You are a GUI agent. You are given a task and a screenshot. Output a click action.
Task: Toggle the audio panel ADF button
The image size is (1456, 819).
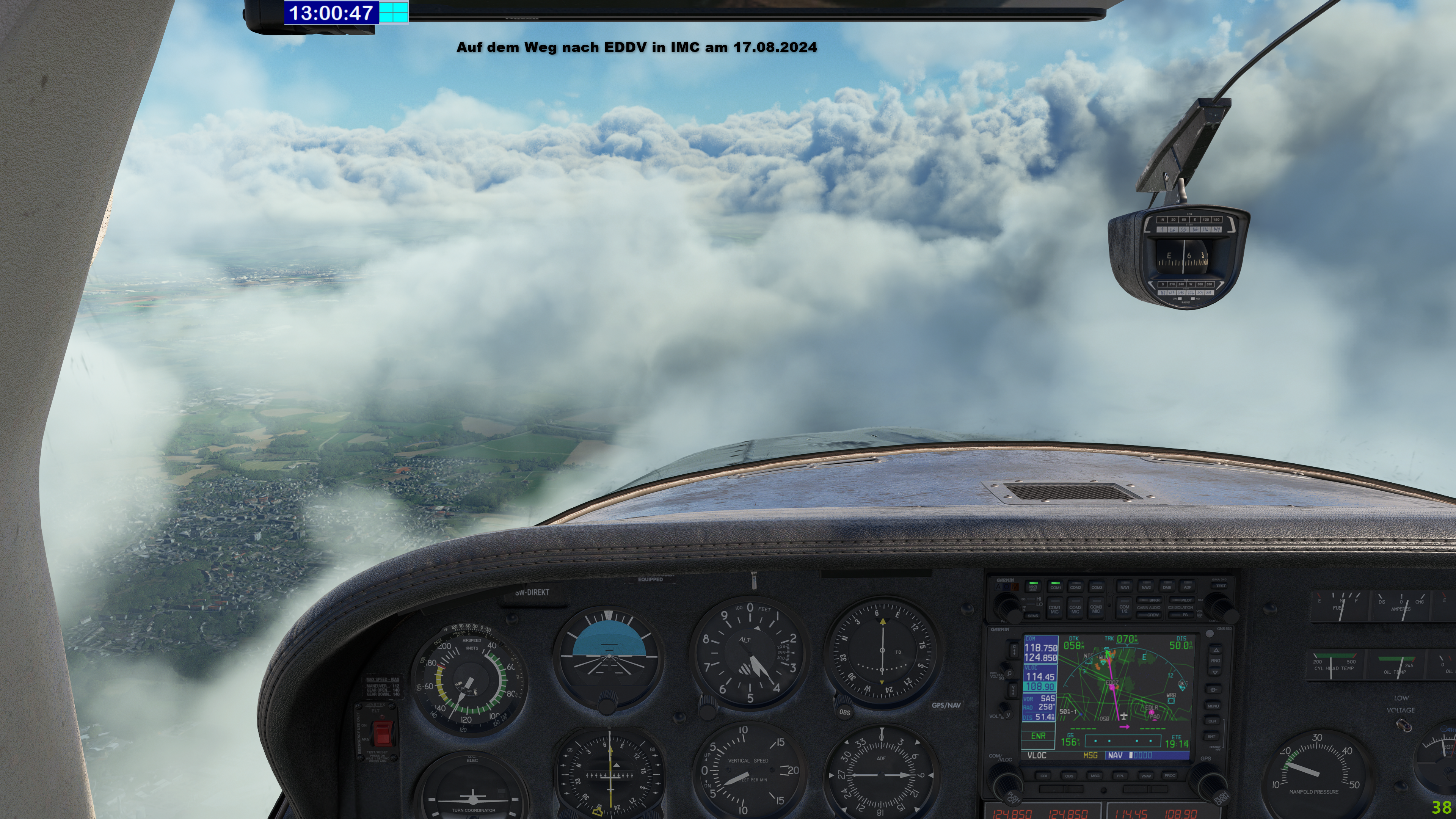coord(1188,587)
